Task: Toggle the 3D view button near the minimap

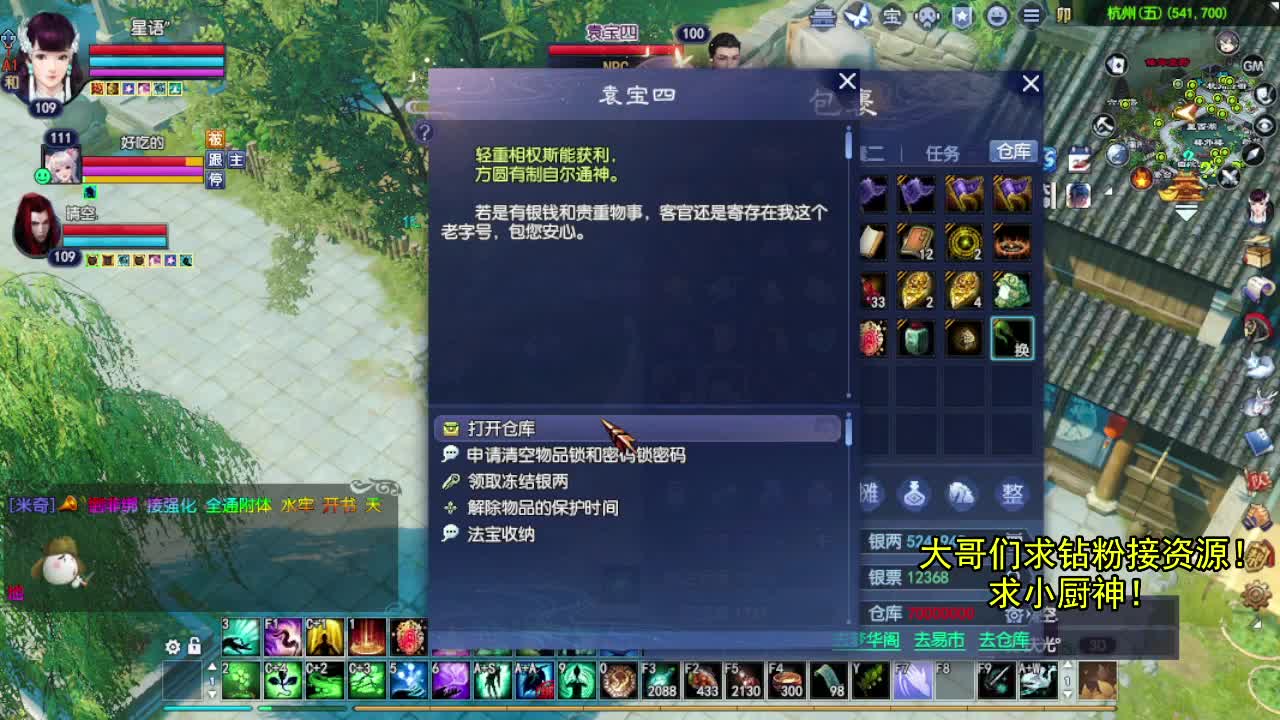Action: pyautogui.click(x=1097, y=646)
